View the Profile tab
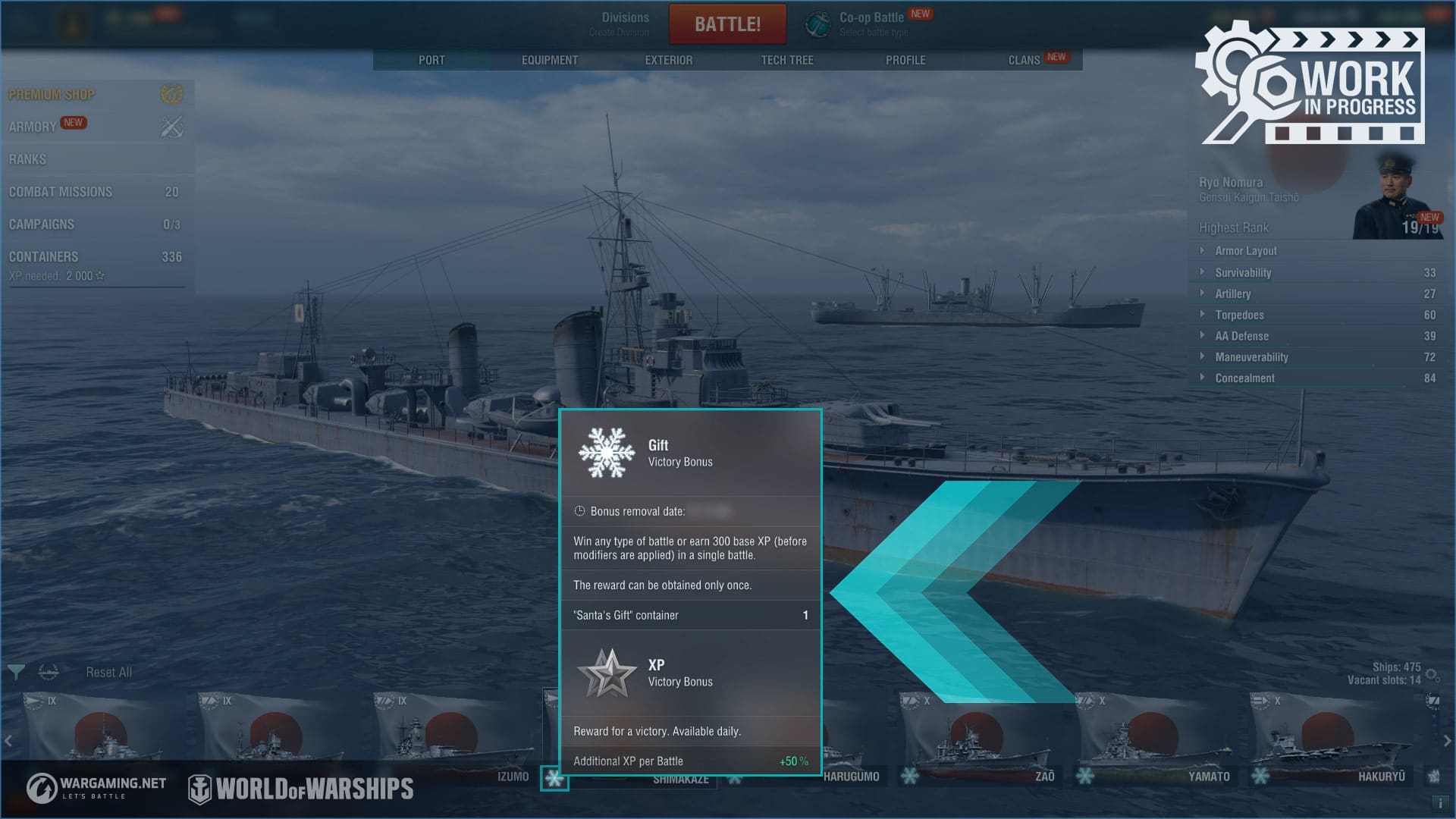This screenshot has height=819, width=1456. tap(905, 60)
